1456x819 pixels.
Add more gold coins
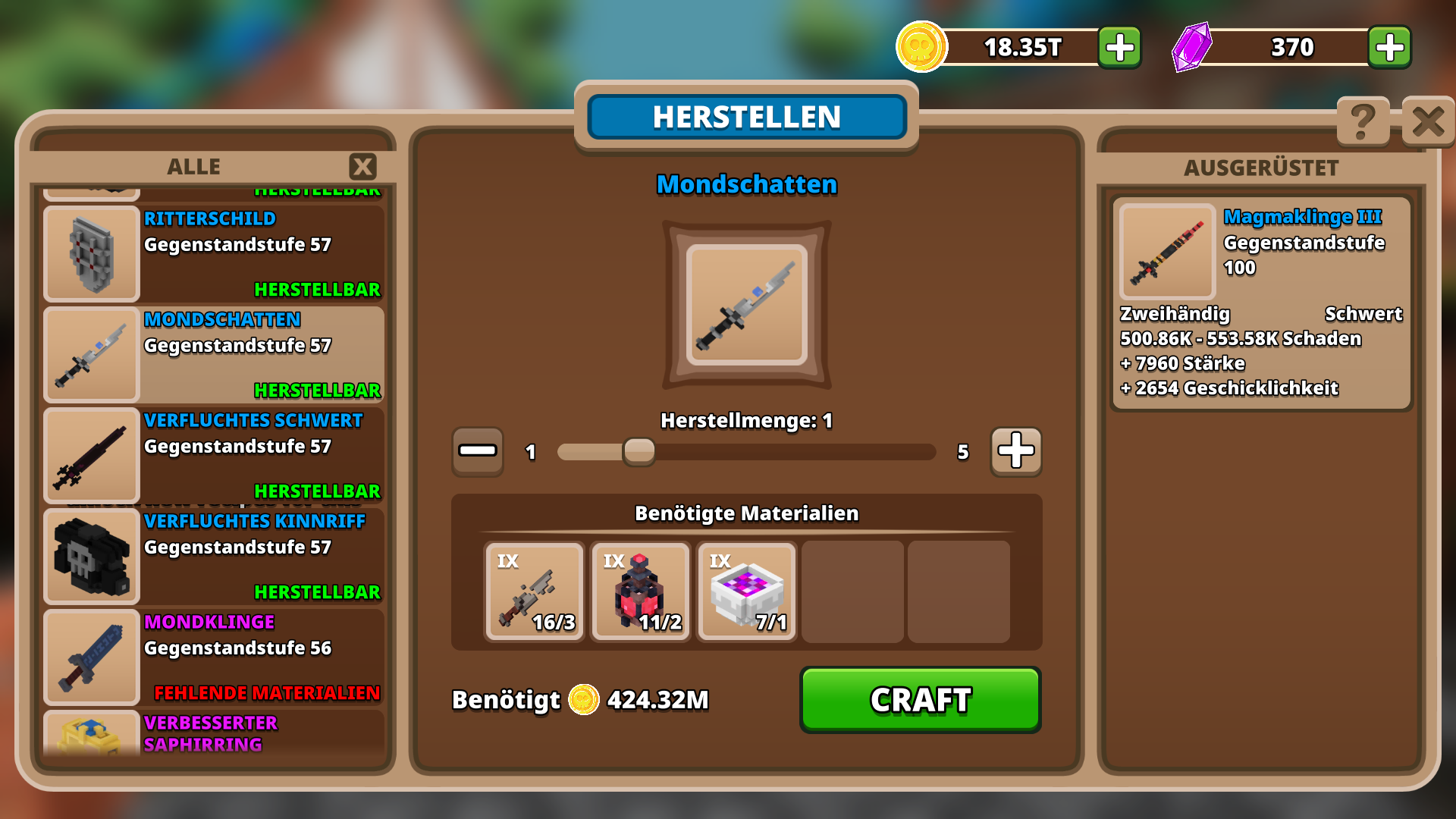(1119, 48)
